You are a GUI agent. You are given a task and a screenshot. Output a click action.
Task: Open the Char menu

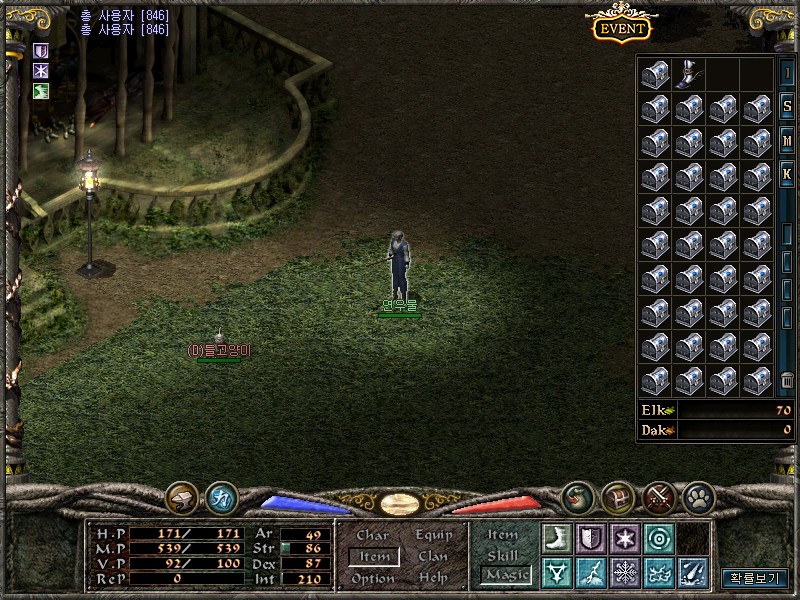click(x=372, y=536)
